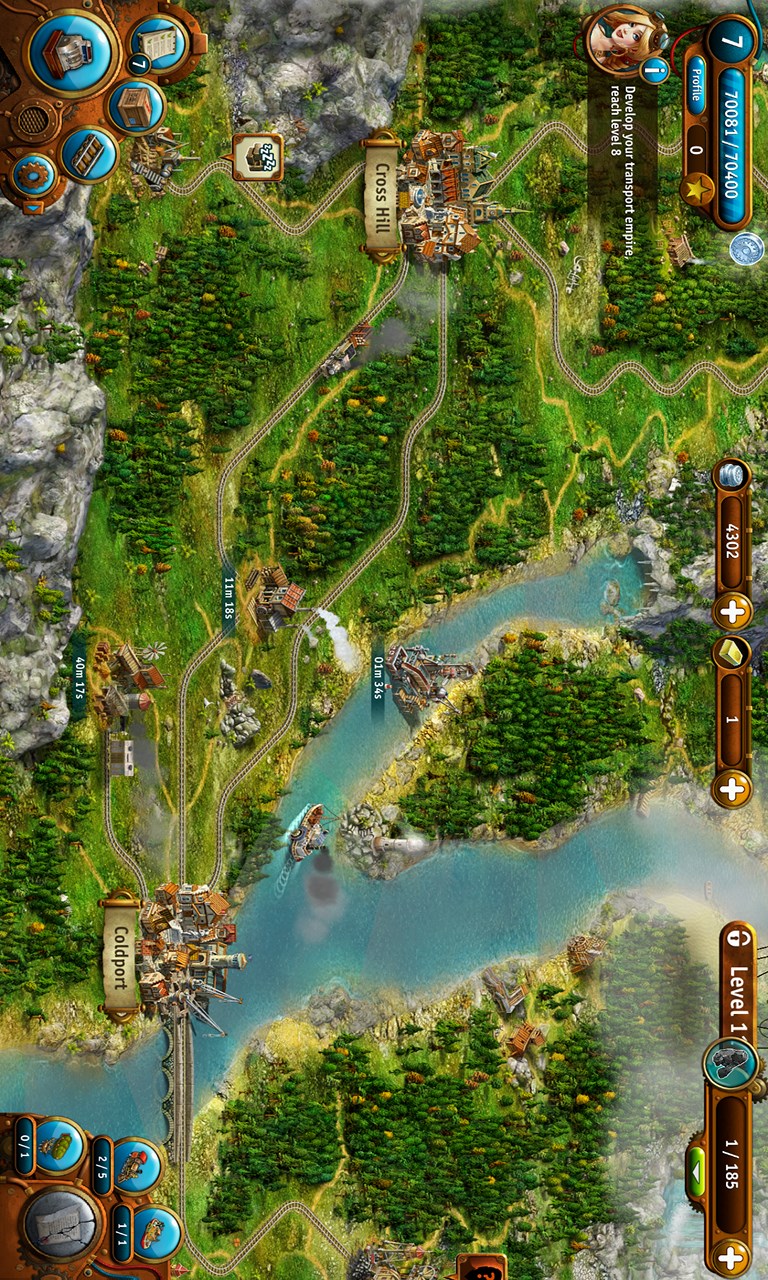Click the sleeping depot marker on the track
Screen dimensions: 768x1280
(x=257, y=157)
